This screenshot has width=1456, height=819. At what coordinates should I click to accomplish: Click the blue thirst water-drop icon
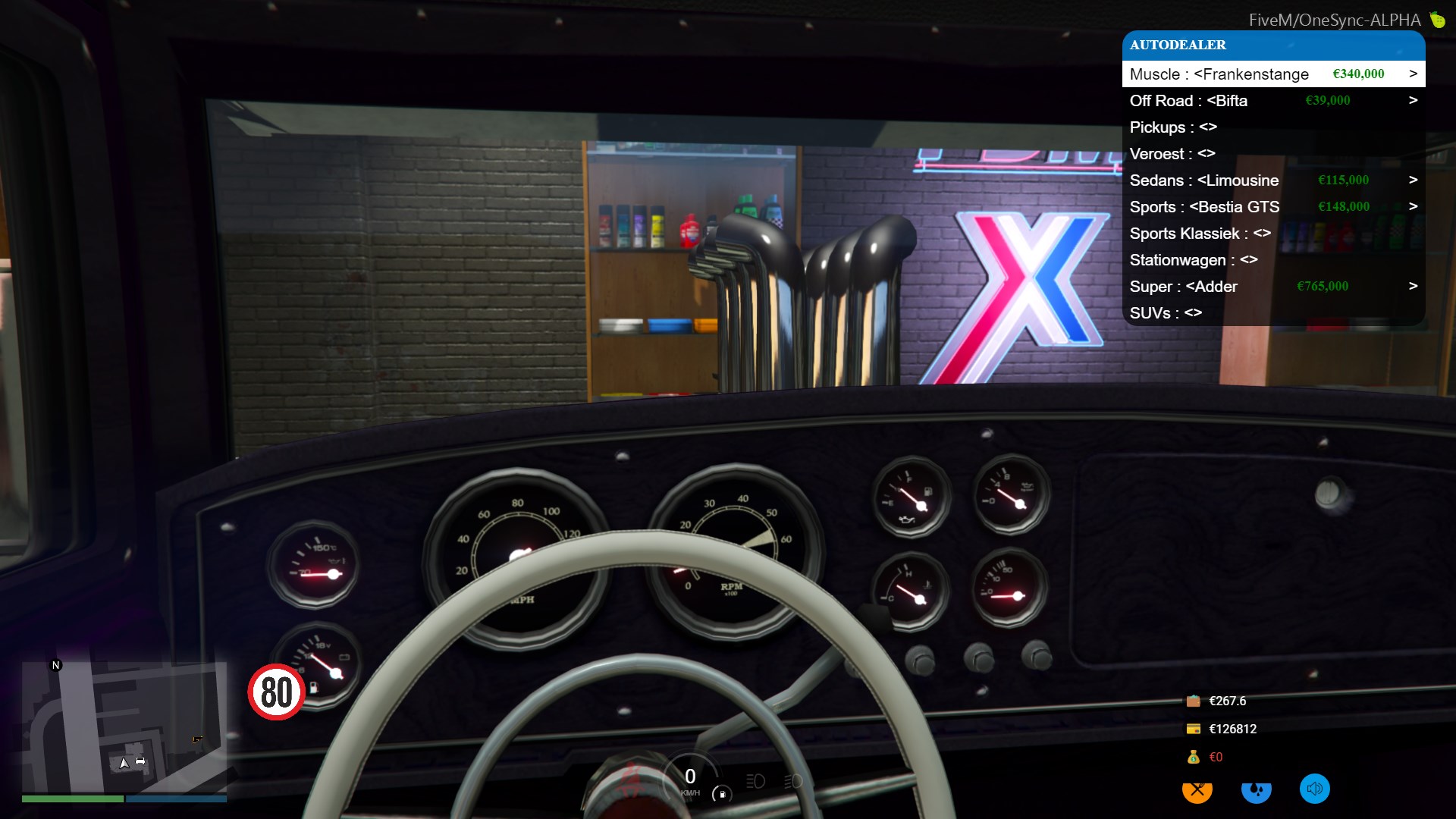[1256, 790]
